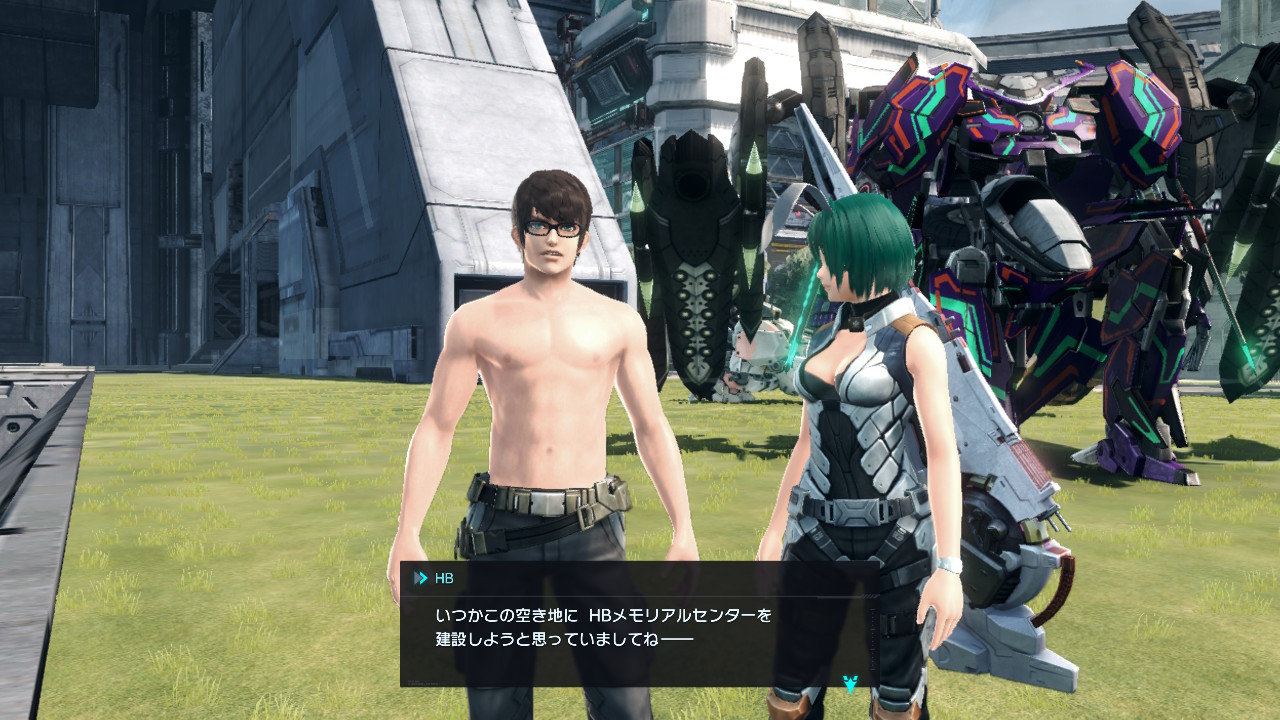
Task: Select the double chevron beside the HB name
Action: pyautogui.click(x=419, y=576)
